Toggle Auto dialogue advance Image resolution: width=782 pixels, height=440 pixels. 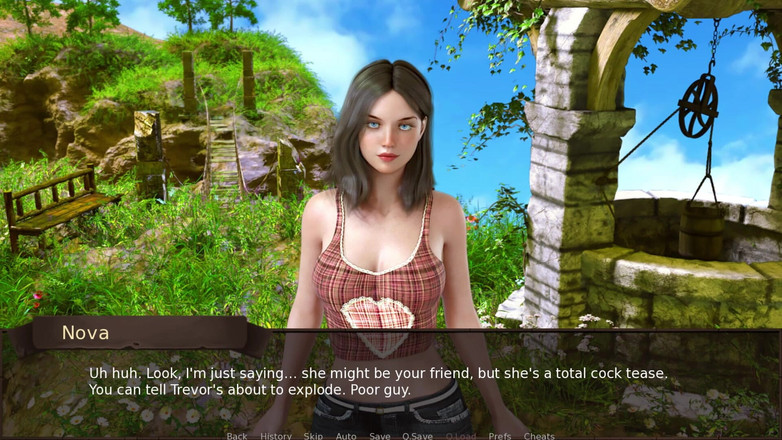[x=346, y=435]
